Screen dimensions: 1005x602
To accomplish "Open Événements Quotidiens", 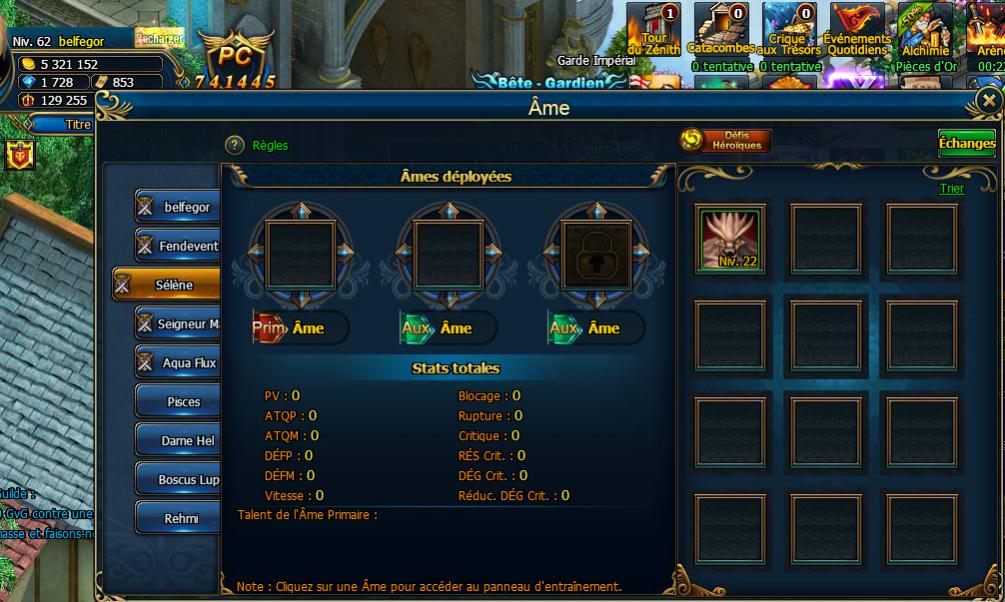I will pyautogui.click(x=858, y=28).
